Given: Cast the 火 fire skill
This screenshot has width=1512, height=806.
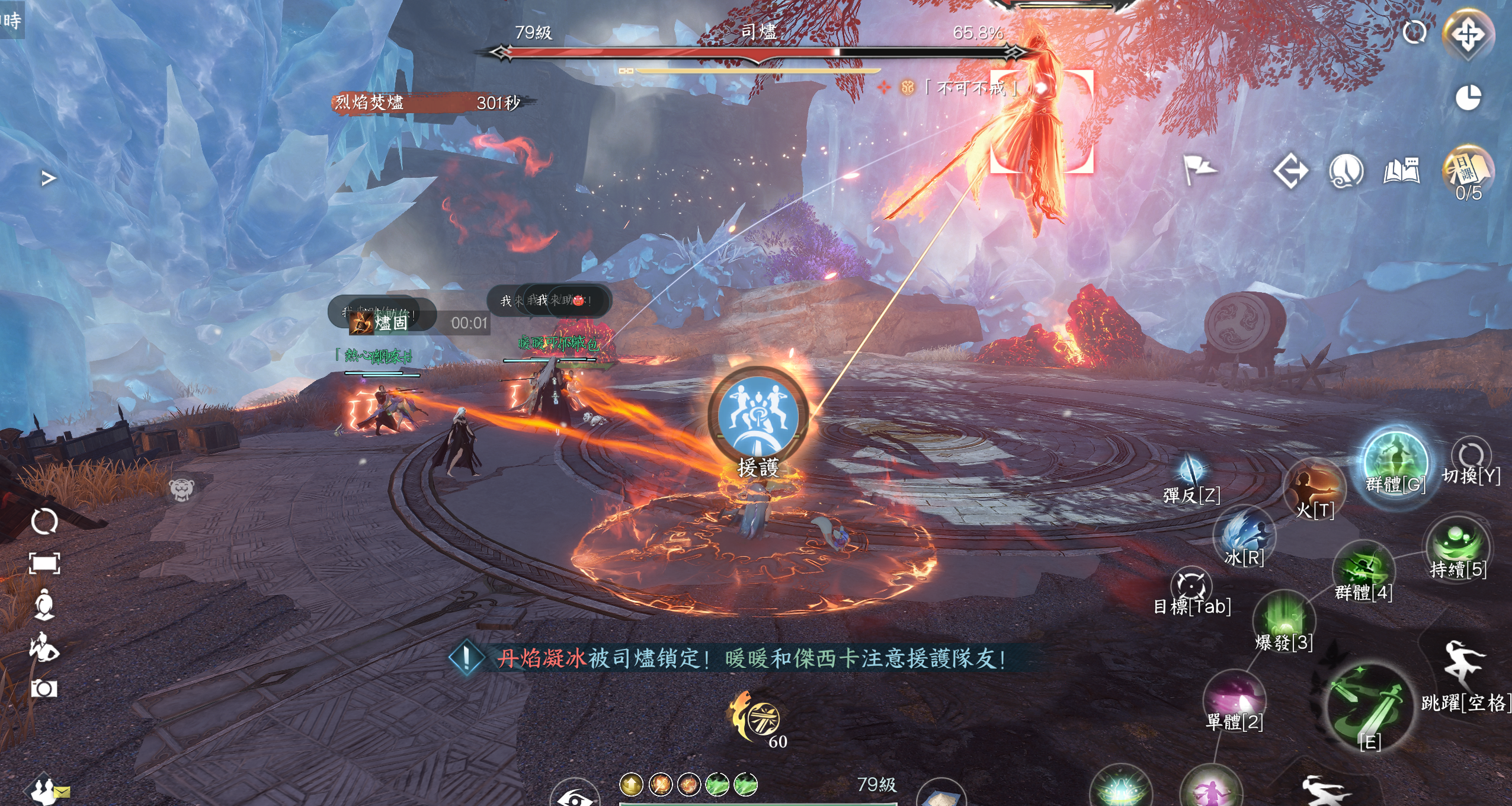Looking at the screenshot, I should (1315, 487).
